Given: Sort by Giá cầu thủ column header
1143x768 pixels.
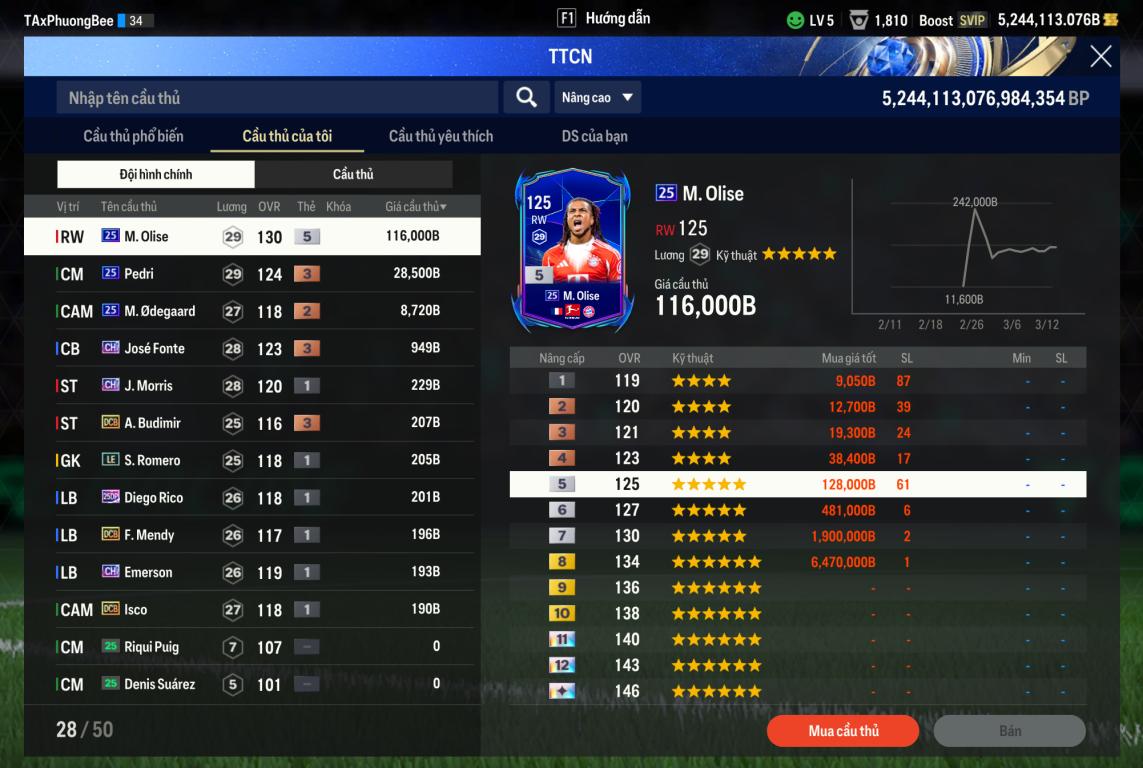Looking at the screenshot, I should (x=415, y=207).
